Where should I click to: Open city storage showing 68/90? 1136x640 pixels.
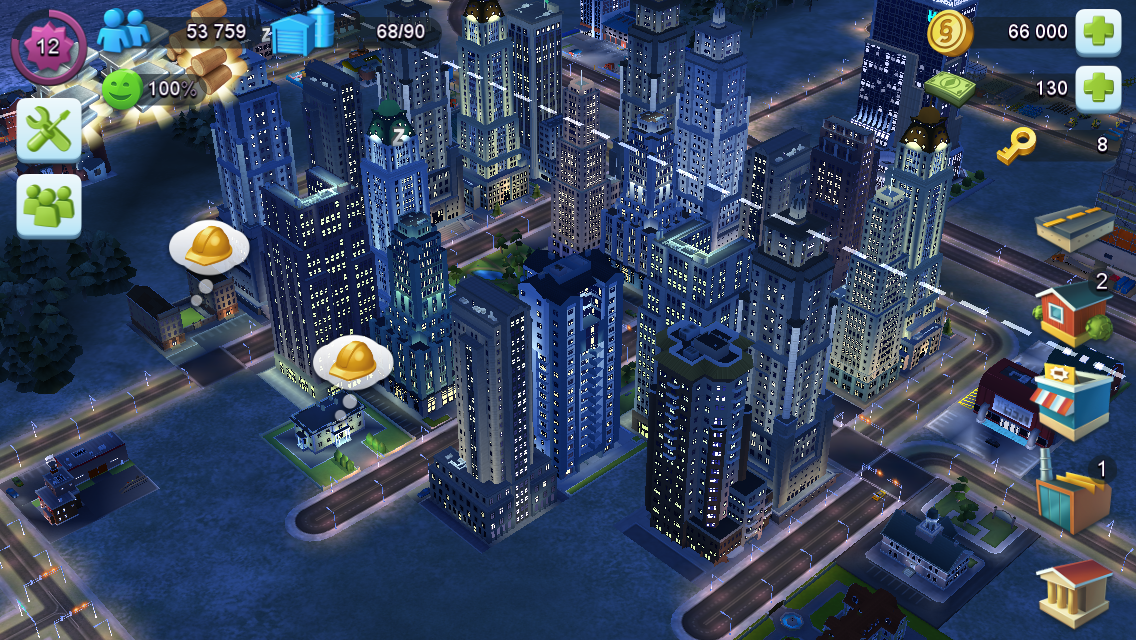302,33
